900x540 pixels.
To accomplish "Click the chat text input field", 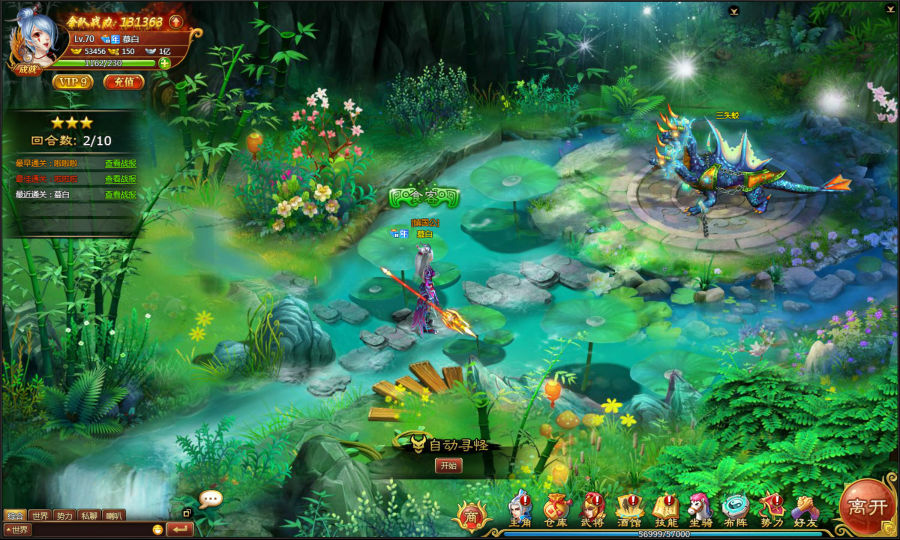I will click(x=90, y=529).
